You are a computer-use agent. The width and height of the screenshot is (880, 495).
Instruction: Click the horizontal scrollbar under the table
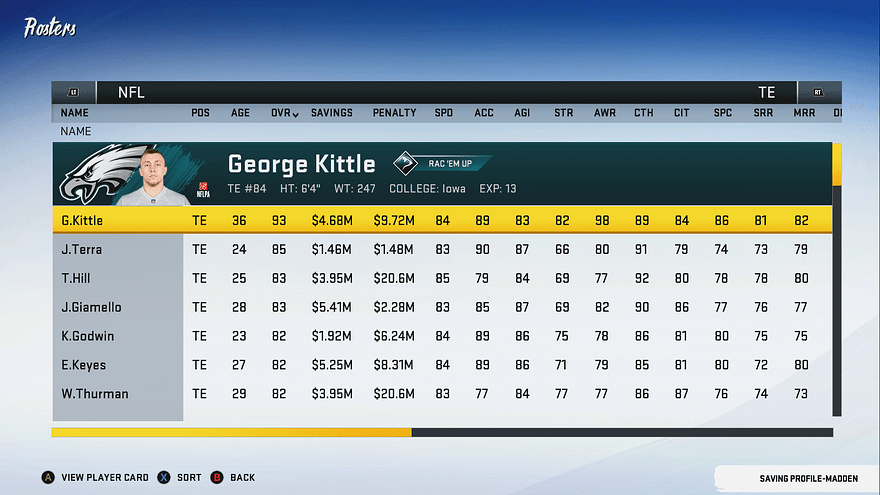pos(441,432)
